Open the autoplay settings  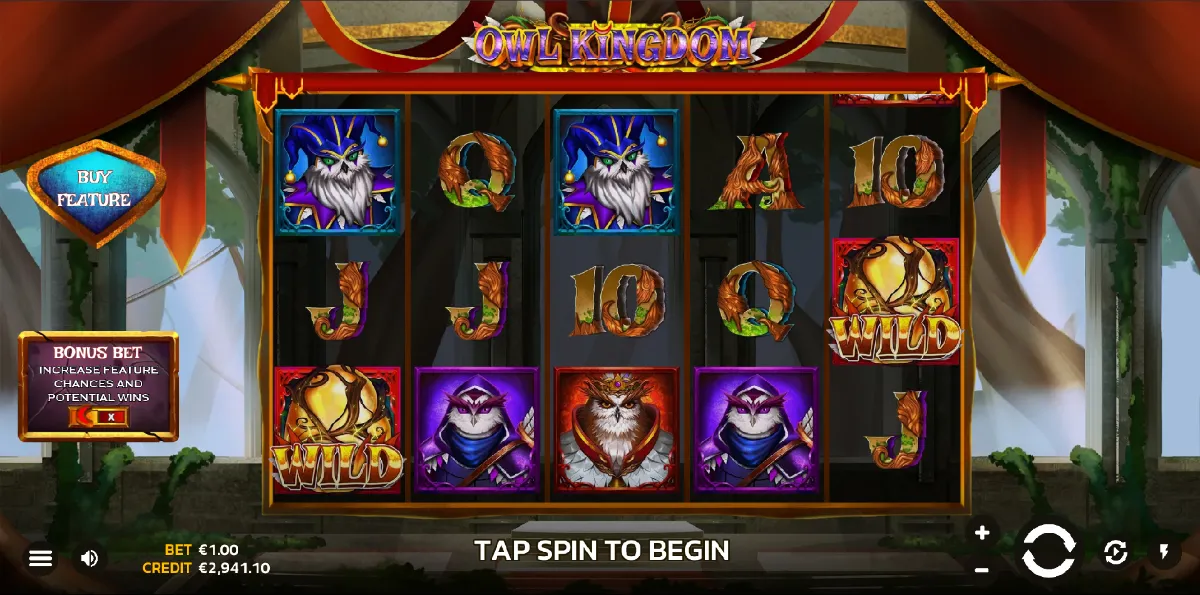point(1115,551)
